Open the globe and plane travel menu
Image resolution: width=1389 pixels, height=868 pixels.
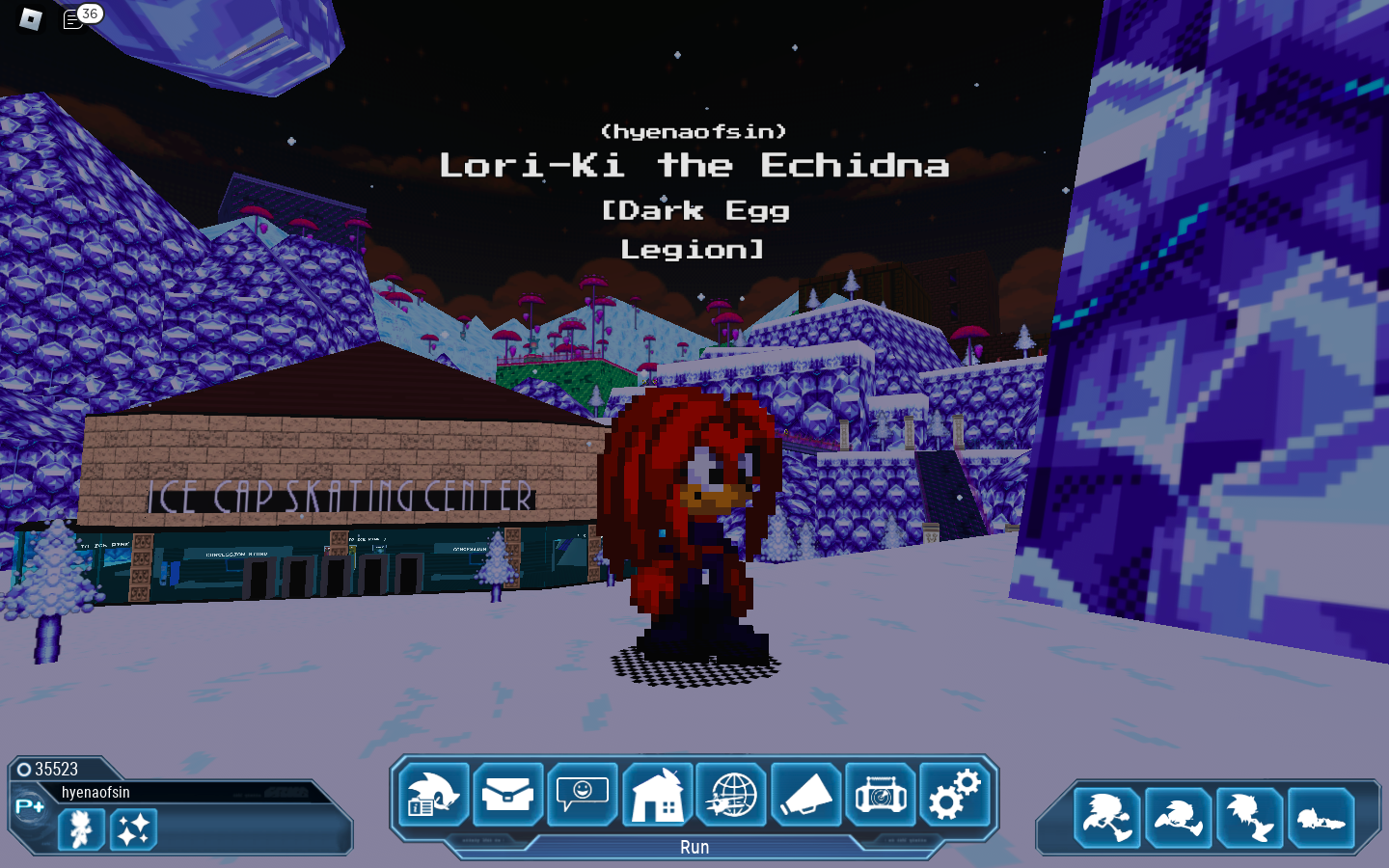[731, 795]
